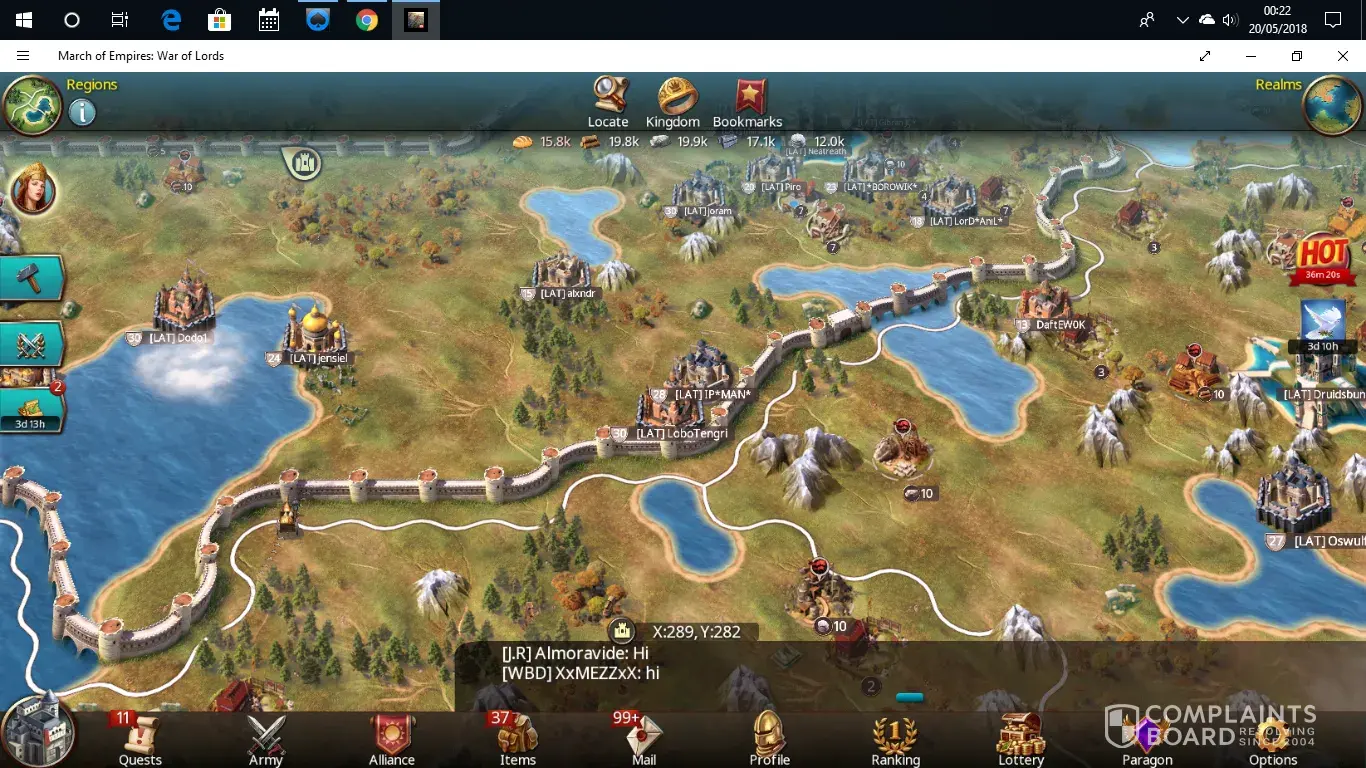Image resolution: width=1366 pixels, height=768 pixels.
Task: Click the blue info button
Action: coord(82,112)
